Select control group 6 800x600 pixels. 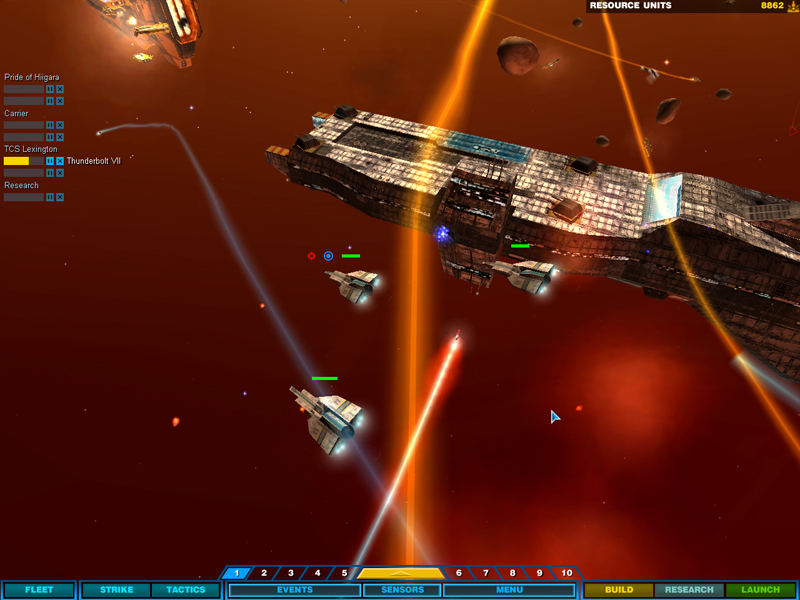pyautogui.click(x=459, y=573)
